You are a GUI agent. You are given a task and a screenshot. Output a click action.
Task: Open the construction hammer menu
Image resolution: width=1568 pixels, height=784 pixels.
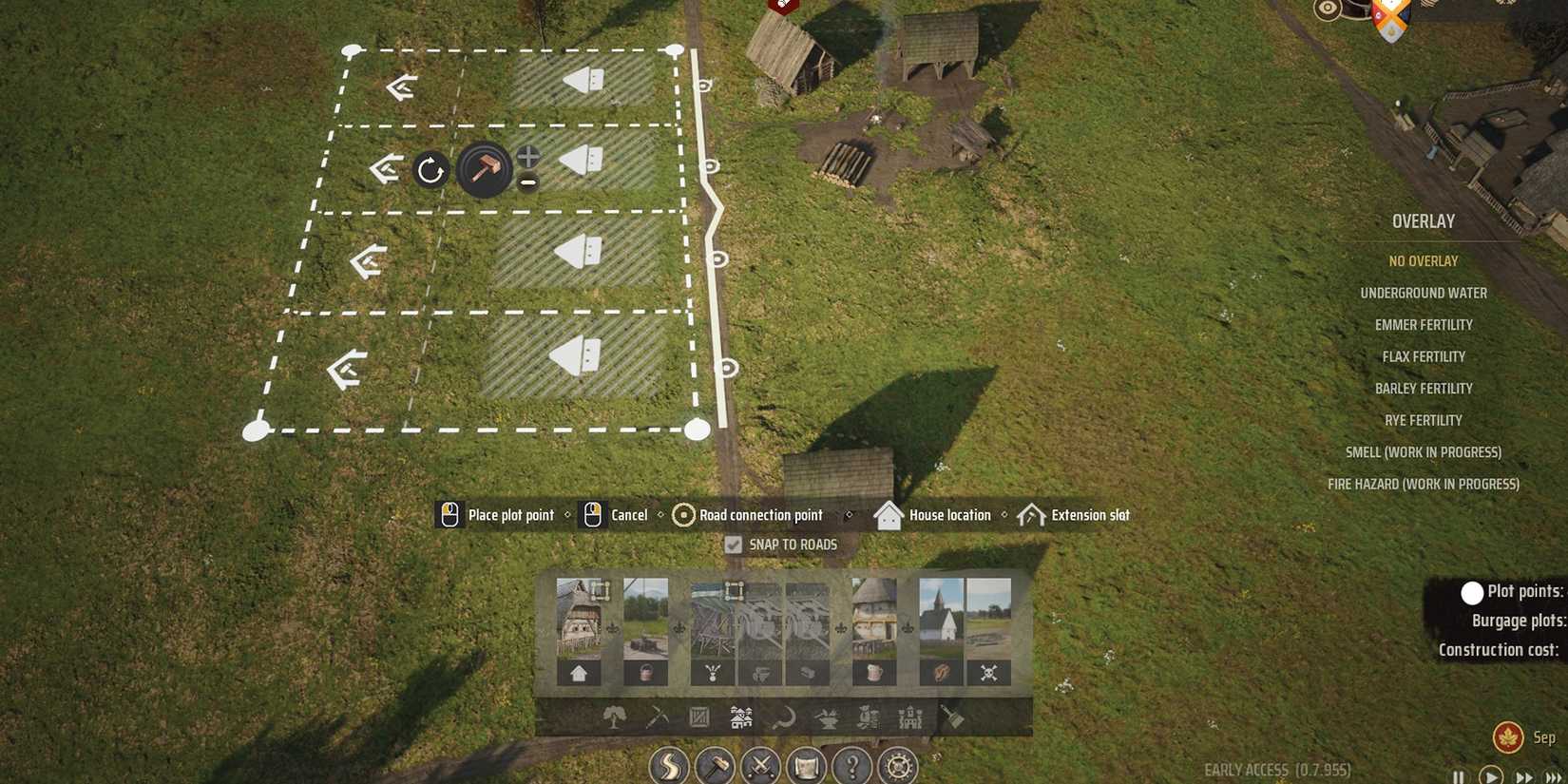click(x=715, y=767)
